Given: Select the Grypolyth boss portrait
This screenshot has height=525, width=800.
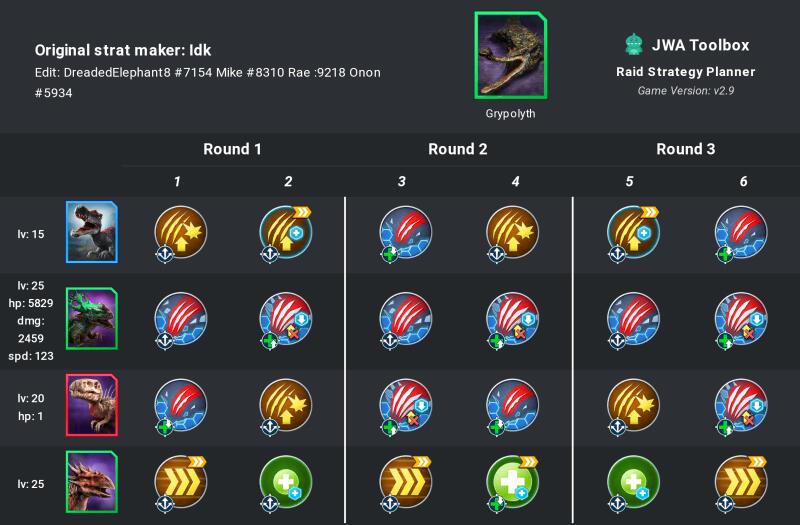Looking at the screenshot, I should pos(510,55).
